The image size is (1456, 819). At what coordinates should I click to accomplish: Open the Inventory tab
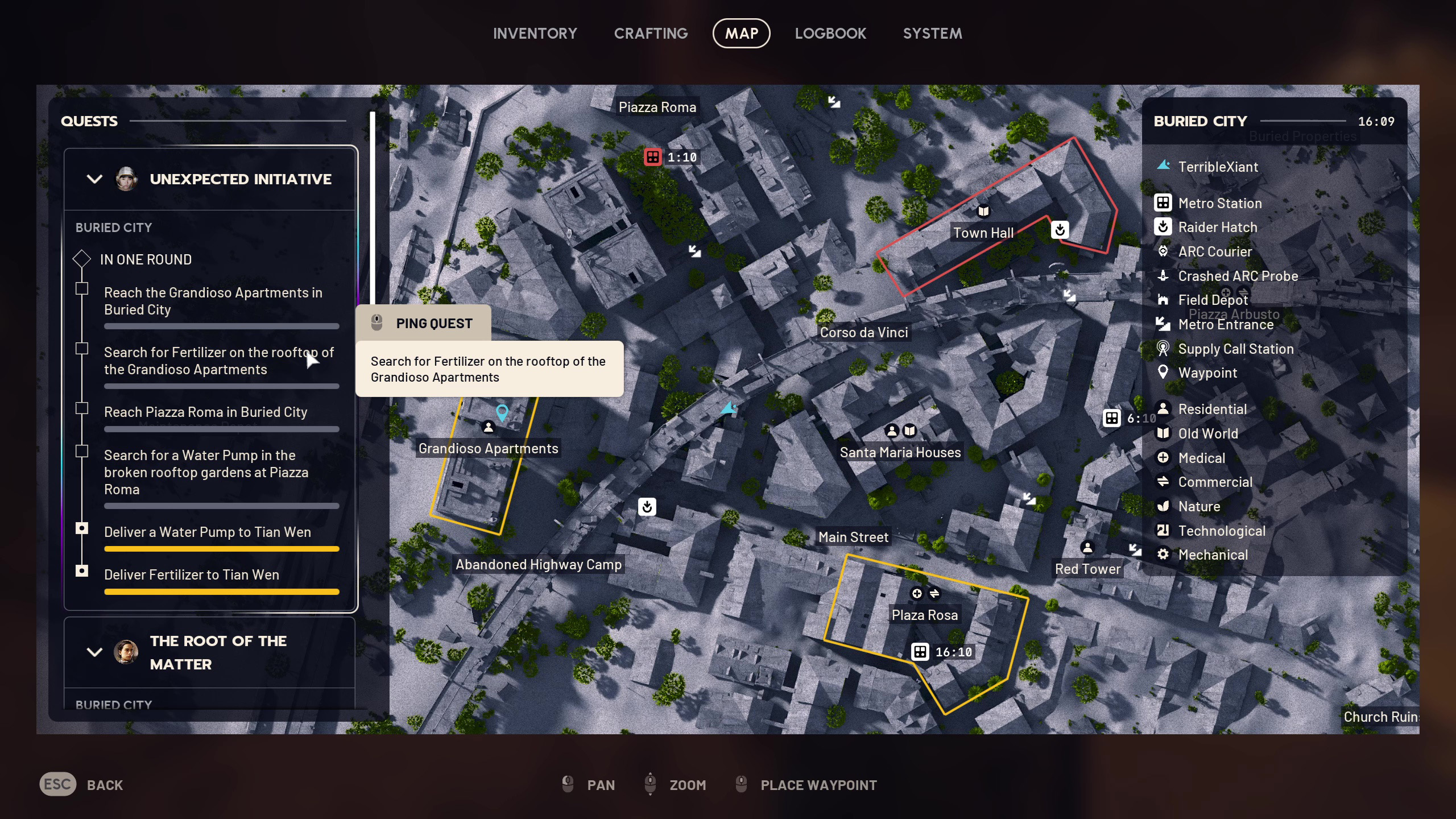(x=535, y=34)
